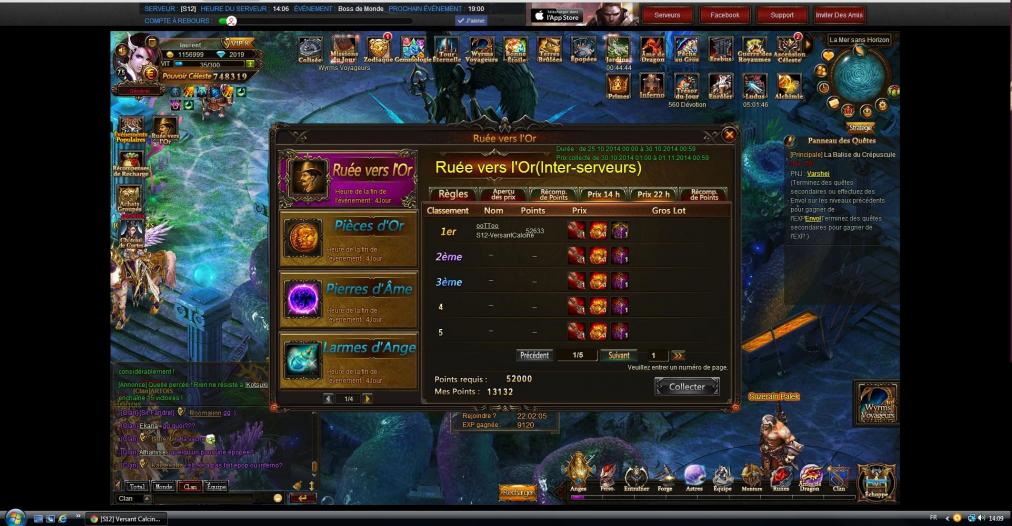Image resolution: width=1012 pixels, height=526 pixels.
Task: Open the Alchimie icon
Action: (x=788, y=85)
